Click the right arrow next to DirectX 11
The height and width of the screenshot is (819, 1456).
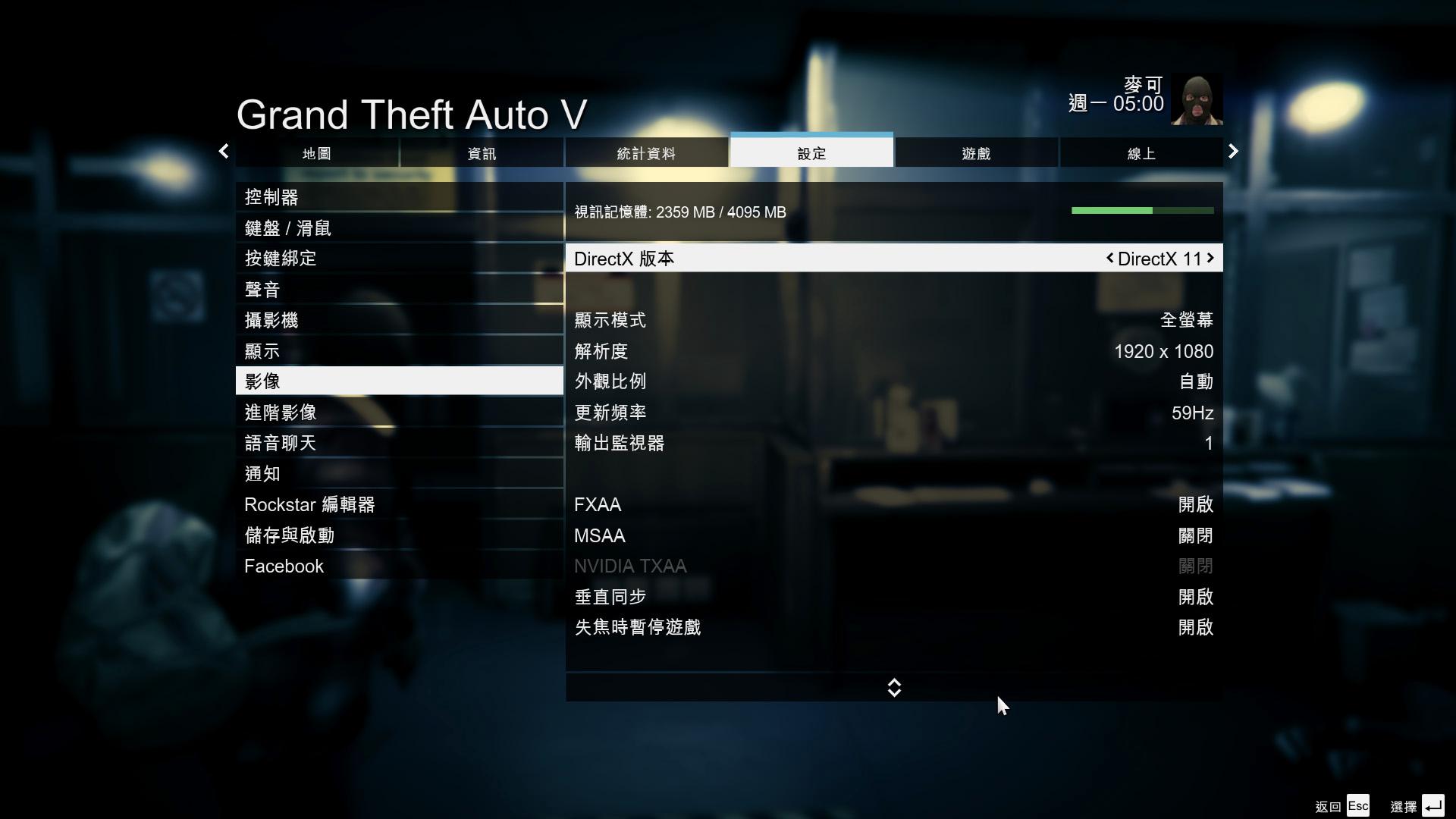pos(1210,258)
